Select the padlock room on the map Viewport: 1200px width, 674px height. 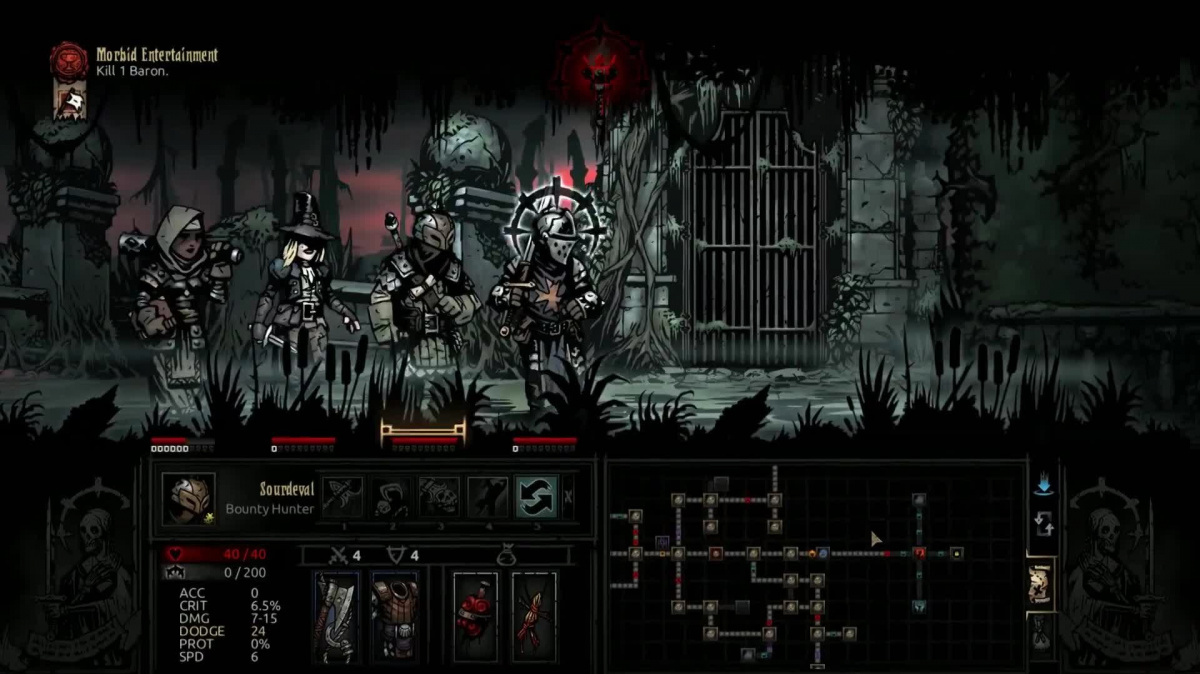tap(957, 552)
